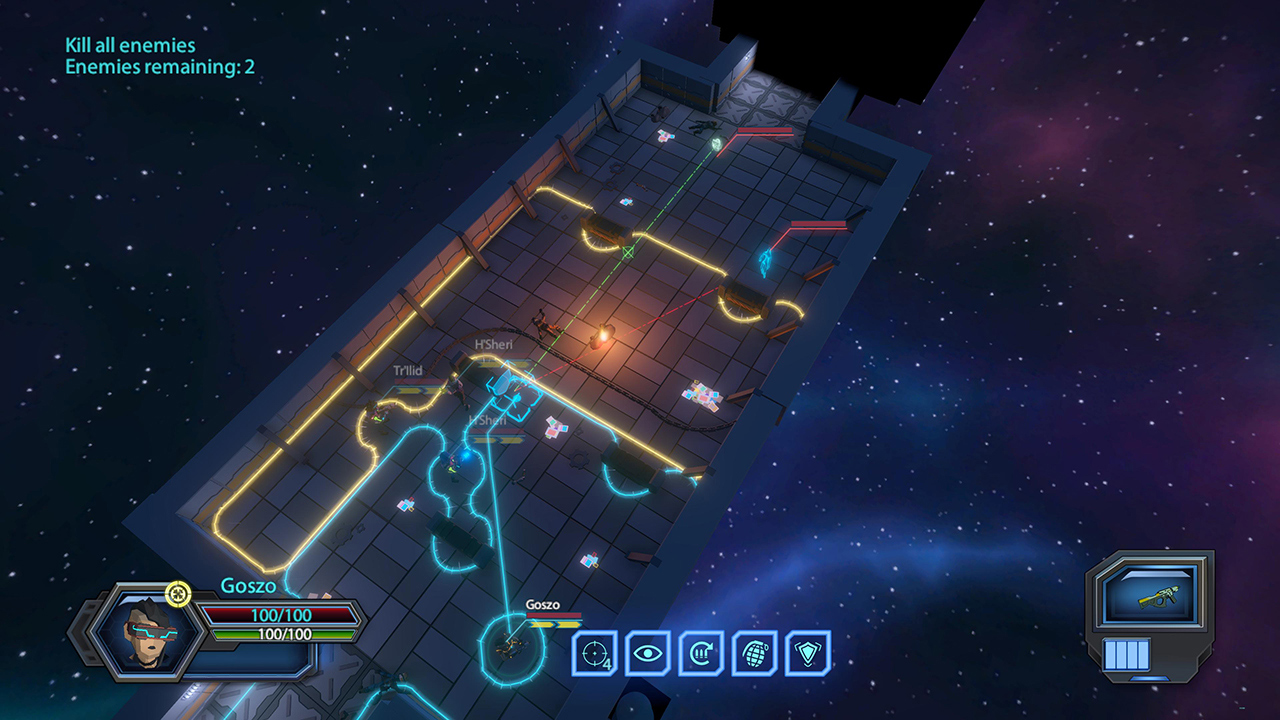Expand the objective text Kill all enemies
This screenshot has height=720, width=1280.
[129, 46]
